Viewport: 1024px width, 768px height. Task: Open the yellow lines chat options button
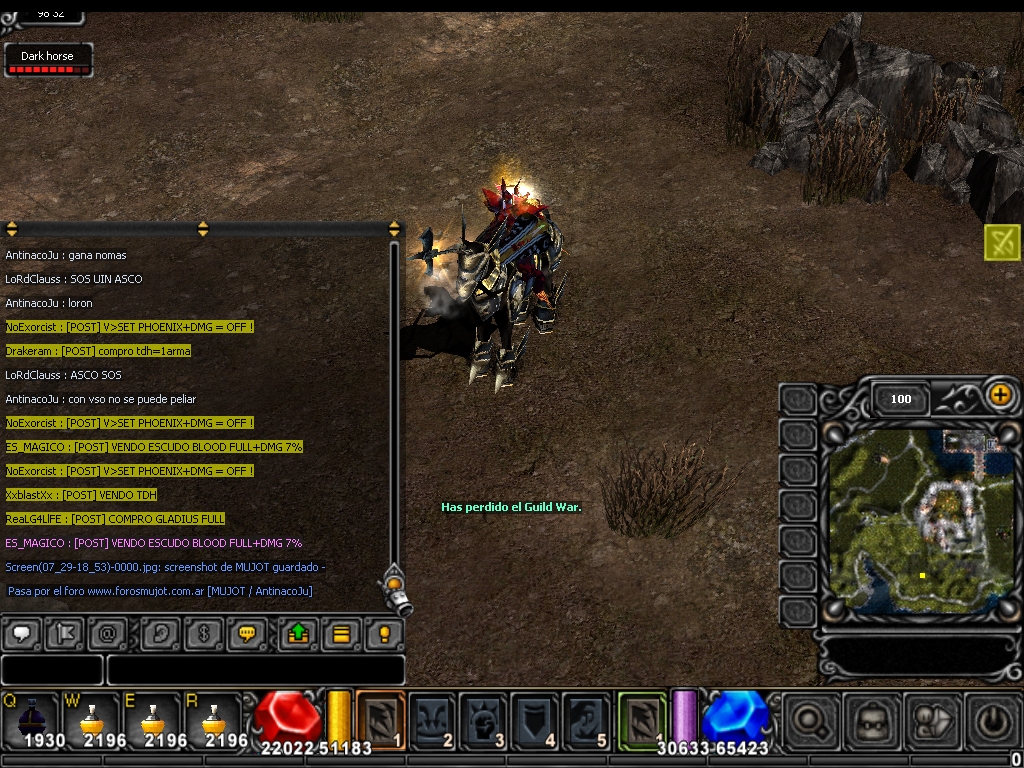[341, 634]
